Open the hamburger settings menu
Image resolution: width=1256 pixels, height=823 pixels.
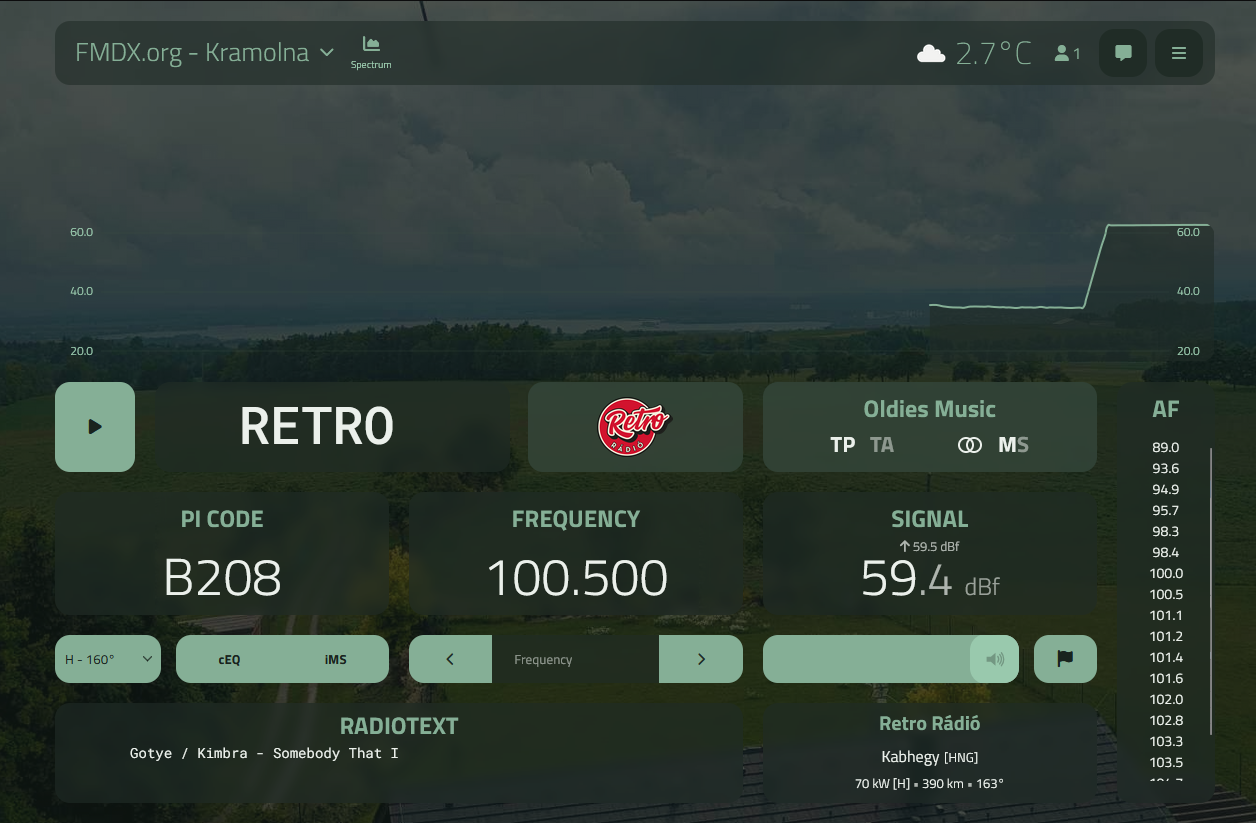tap(1179, 53)
